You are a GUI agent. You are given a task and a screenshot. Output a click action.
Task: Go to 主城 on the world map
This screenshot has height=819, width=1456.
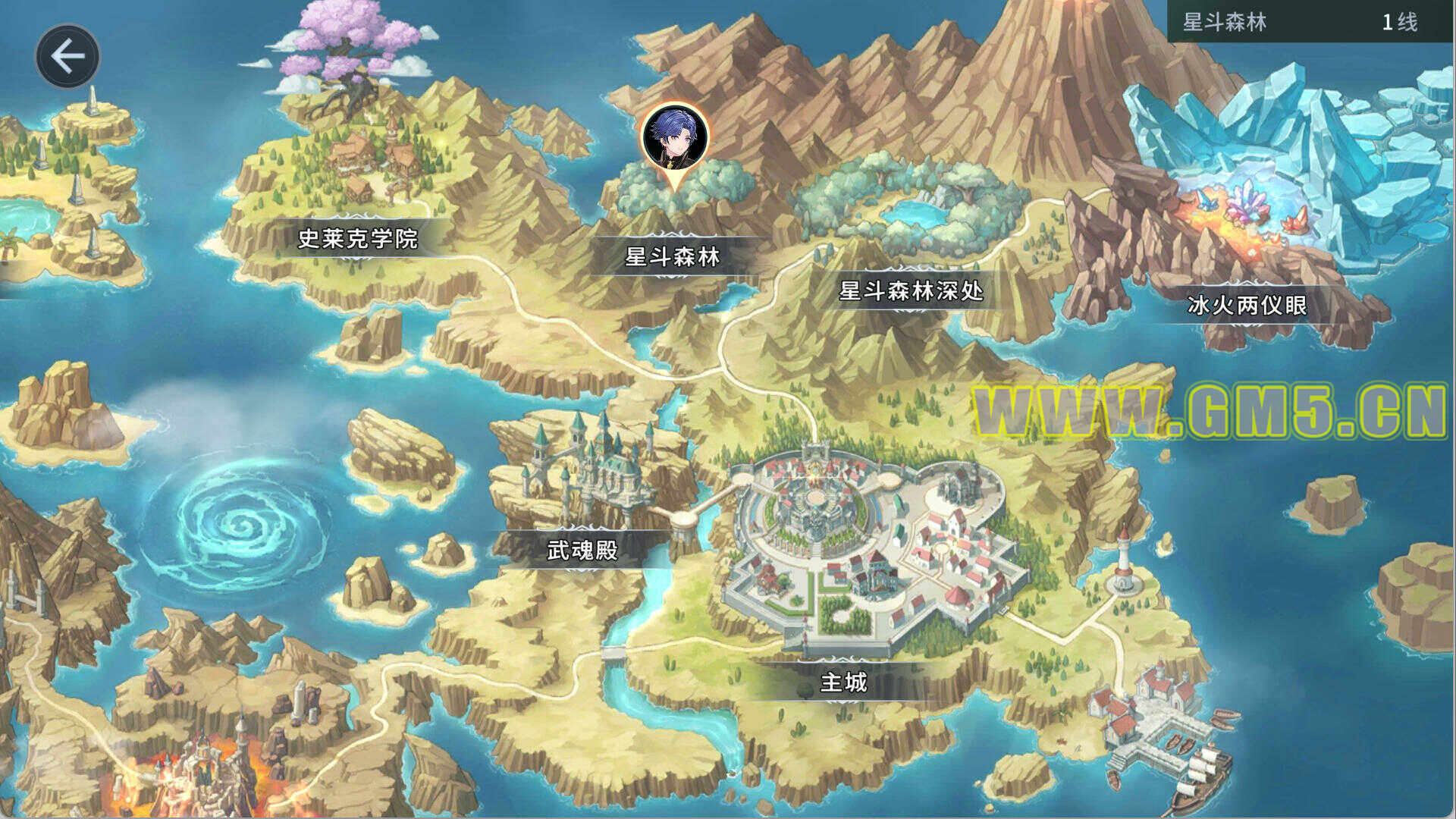point(843,682)
